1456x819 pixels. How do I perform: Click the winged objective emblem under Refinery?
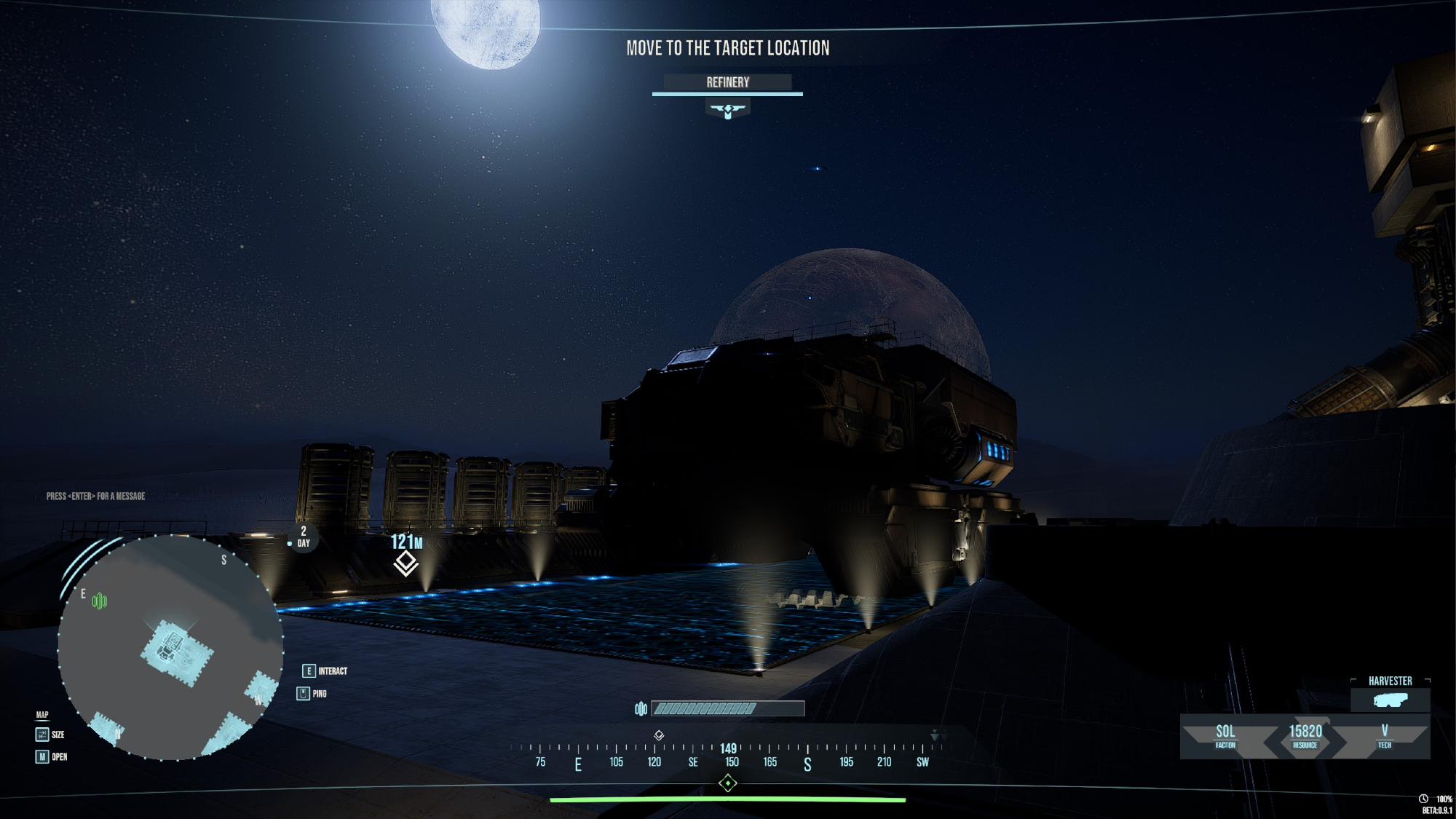pos(727,110)
